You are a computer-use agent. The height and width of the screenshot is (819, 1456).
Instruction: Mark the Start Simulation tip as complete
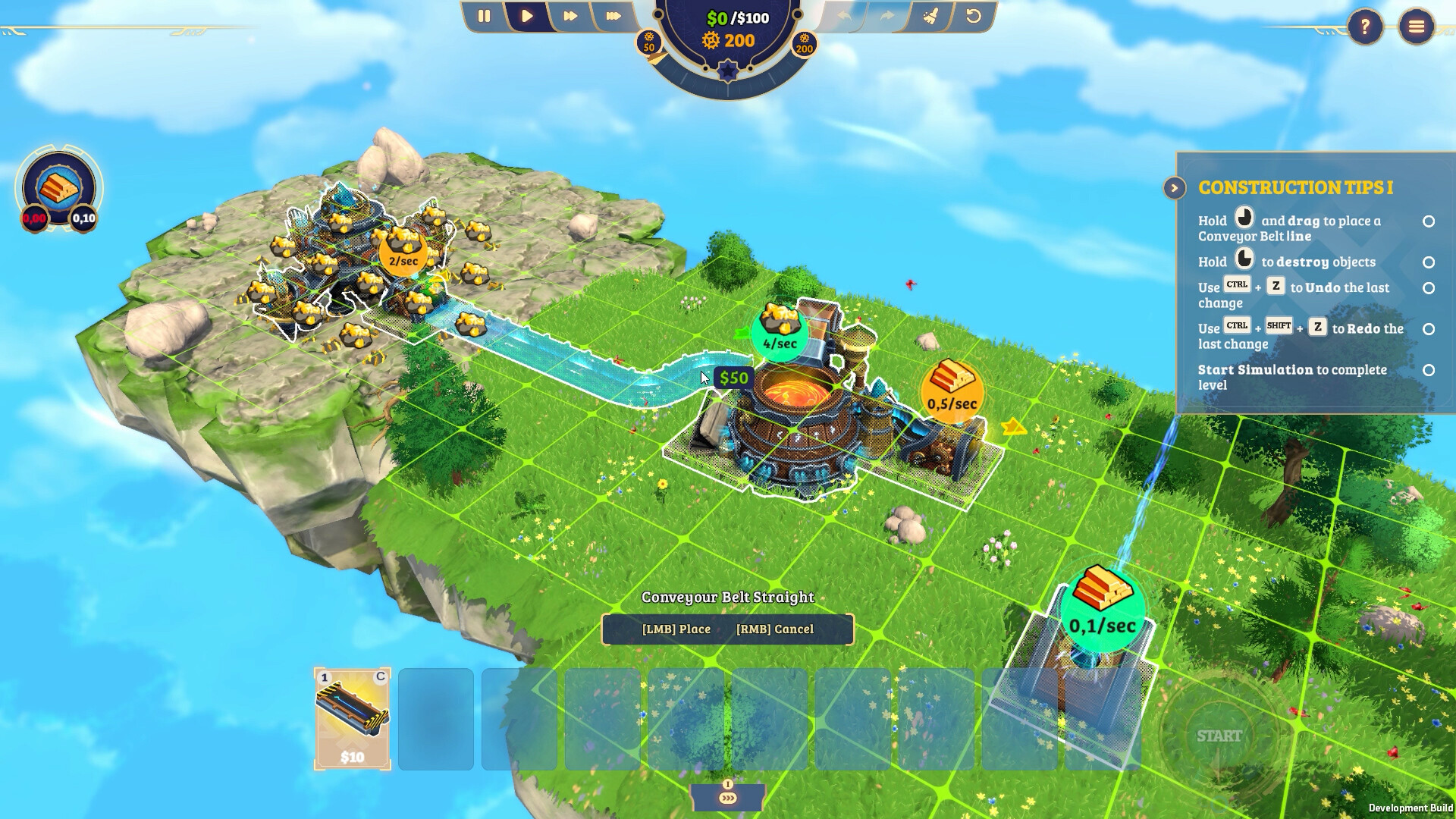click(x=1429, y=369)
